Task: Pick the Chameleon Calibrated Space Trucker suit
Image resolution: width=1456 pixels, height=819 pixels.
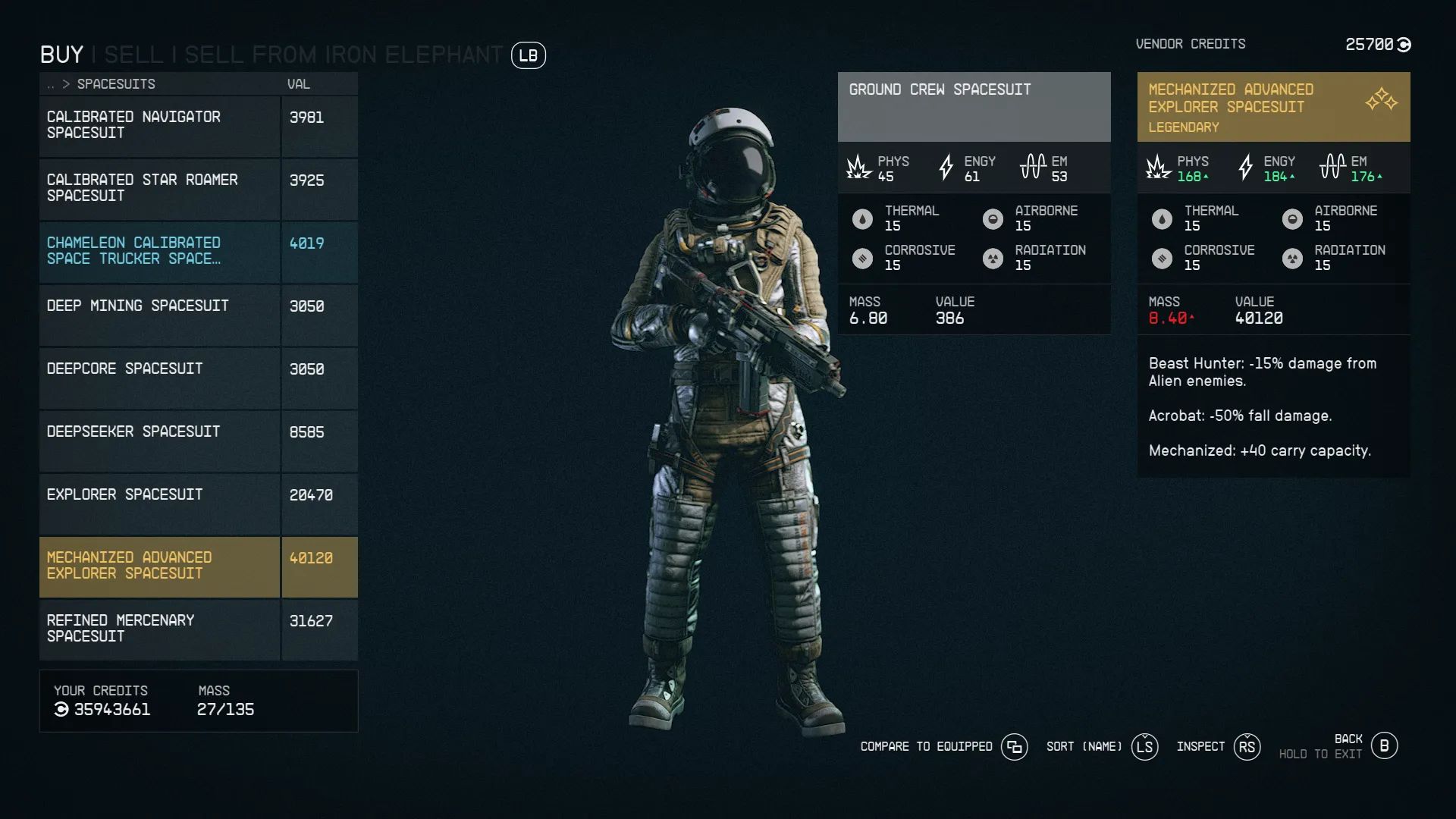Action: [159, 251]
